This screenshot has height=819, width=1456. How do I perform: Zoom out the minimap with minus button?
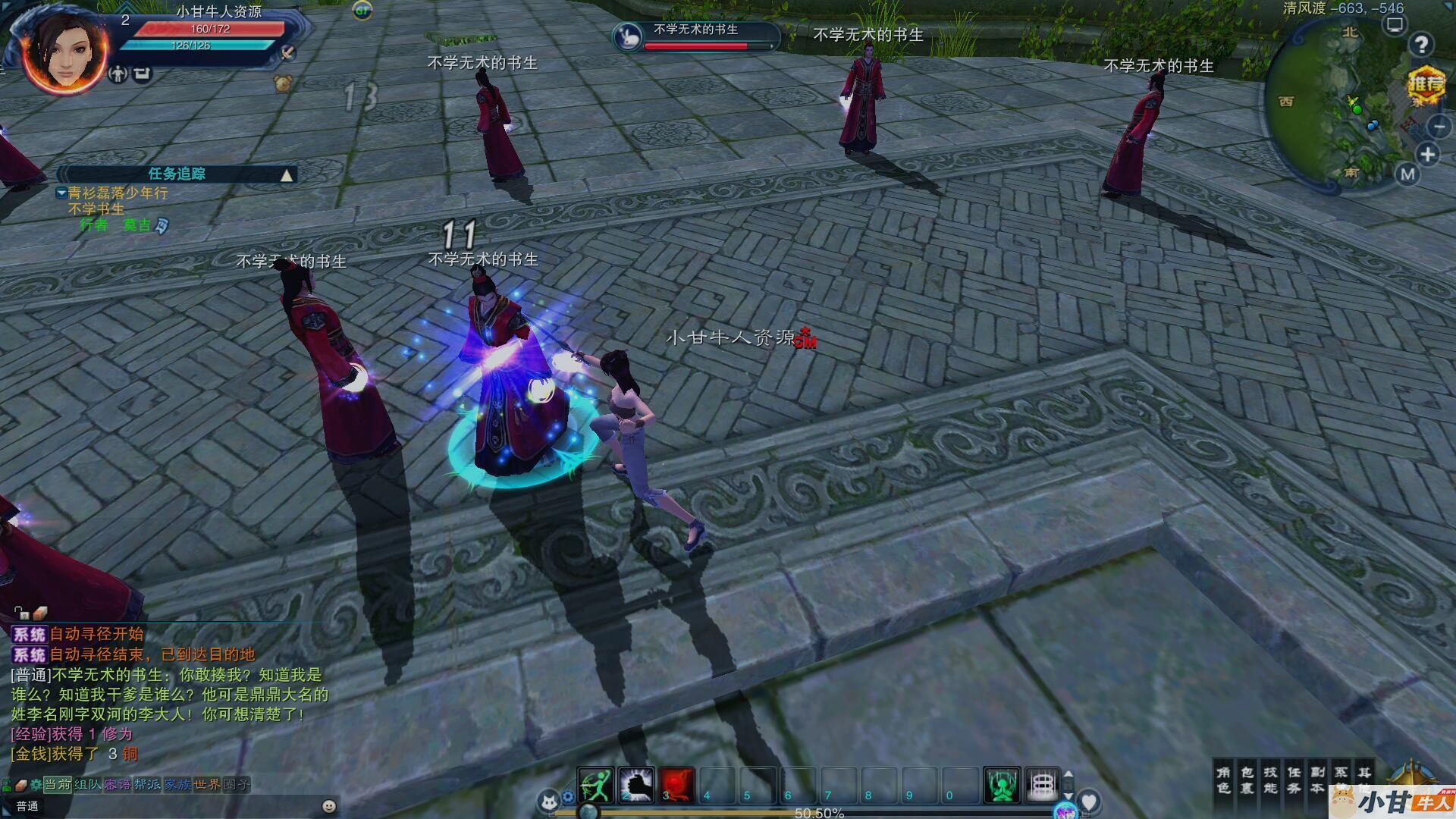pos(1438,126)
